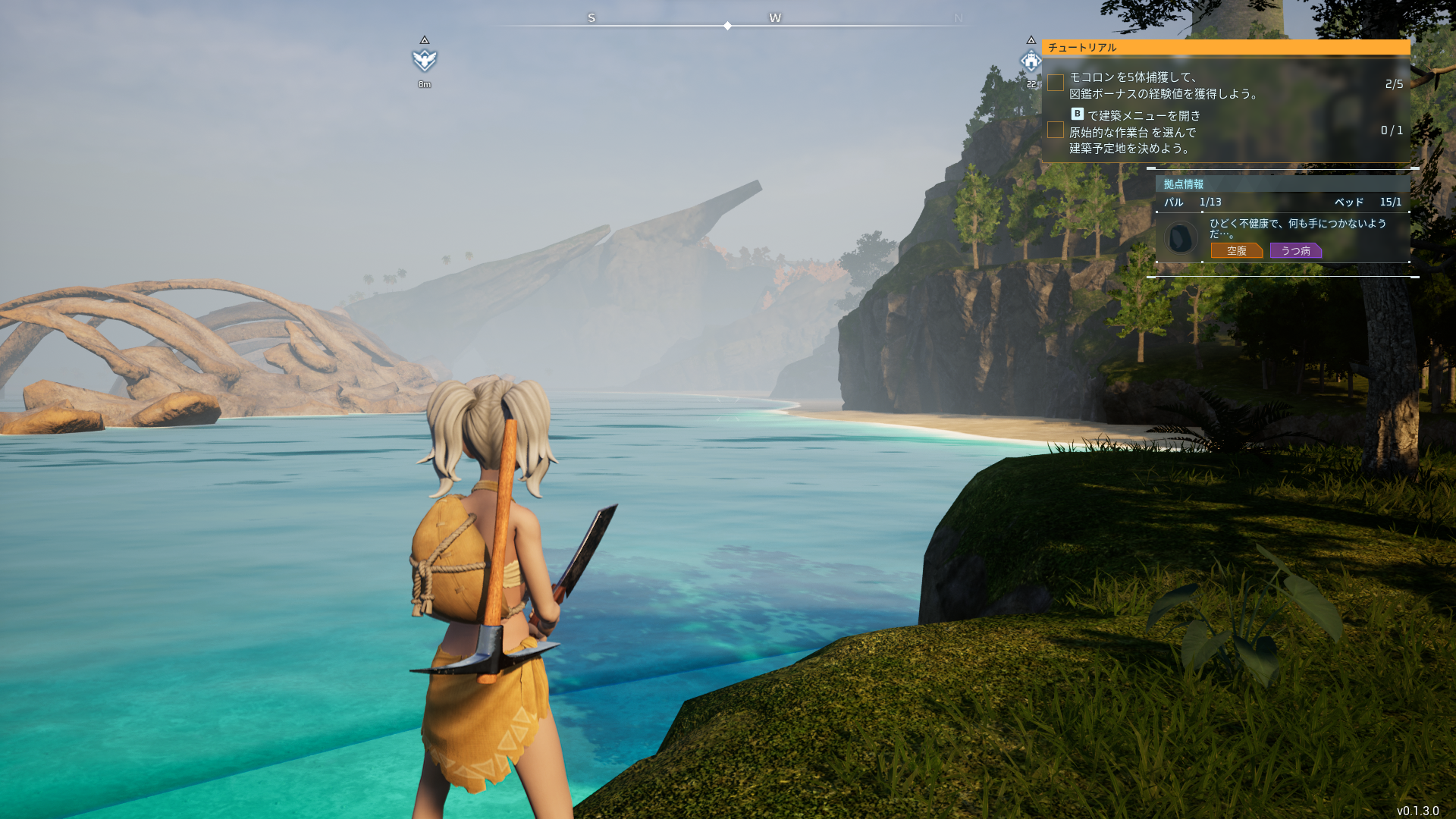Select the sick Pal portrait icon

[x=1180, y=238]
